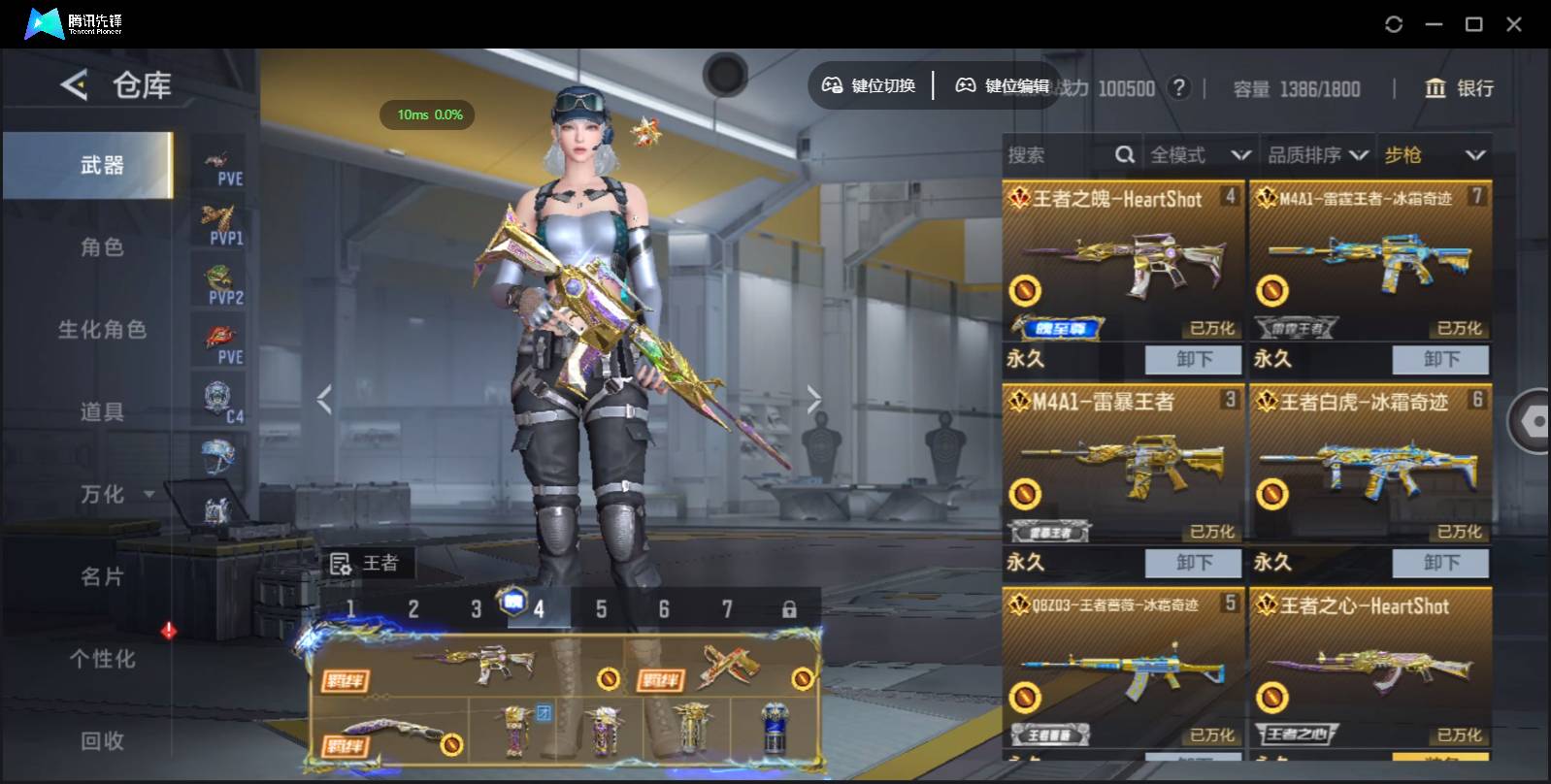This screenshot has height=784, width=1551.
Task: Click the 搜索 search field
Action: coord(1058,155)
